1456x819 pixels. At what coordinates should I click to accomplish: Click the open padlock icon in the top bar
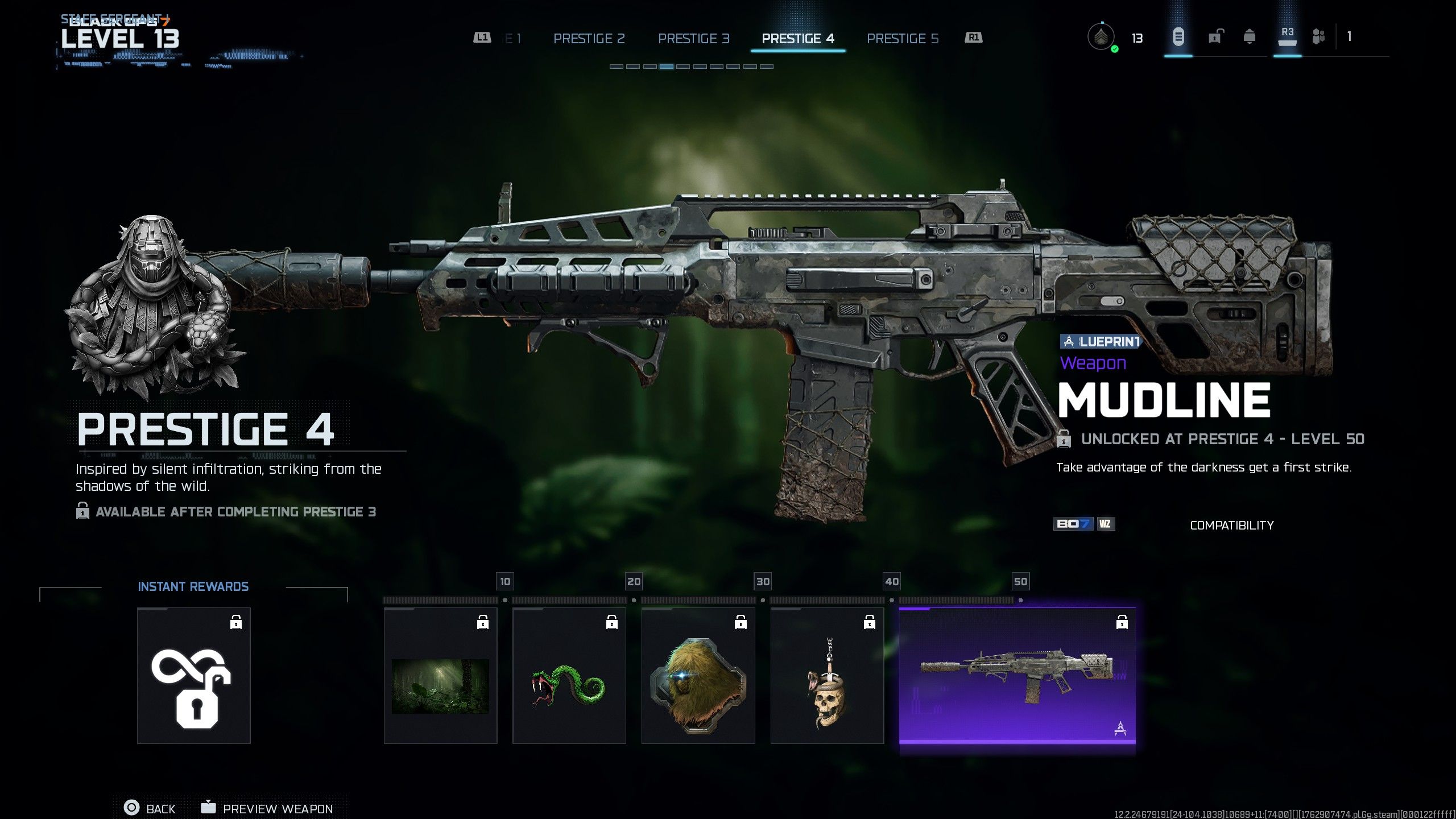[1215, 38]
